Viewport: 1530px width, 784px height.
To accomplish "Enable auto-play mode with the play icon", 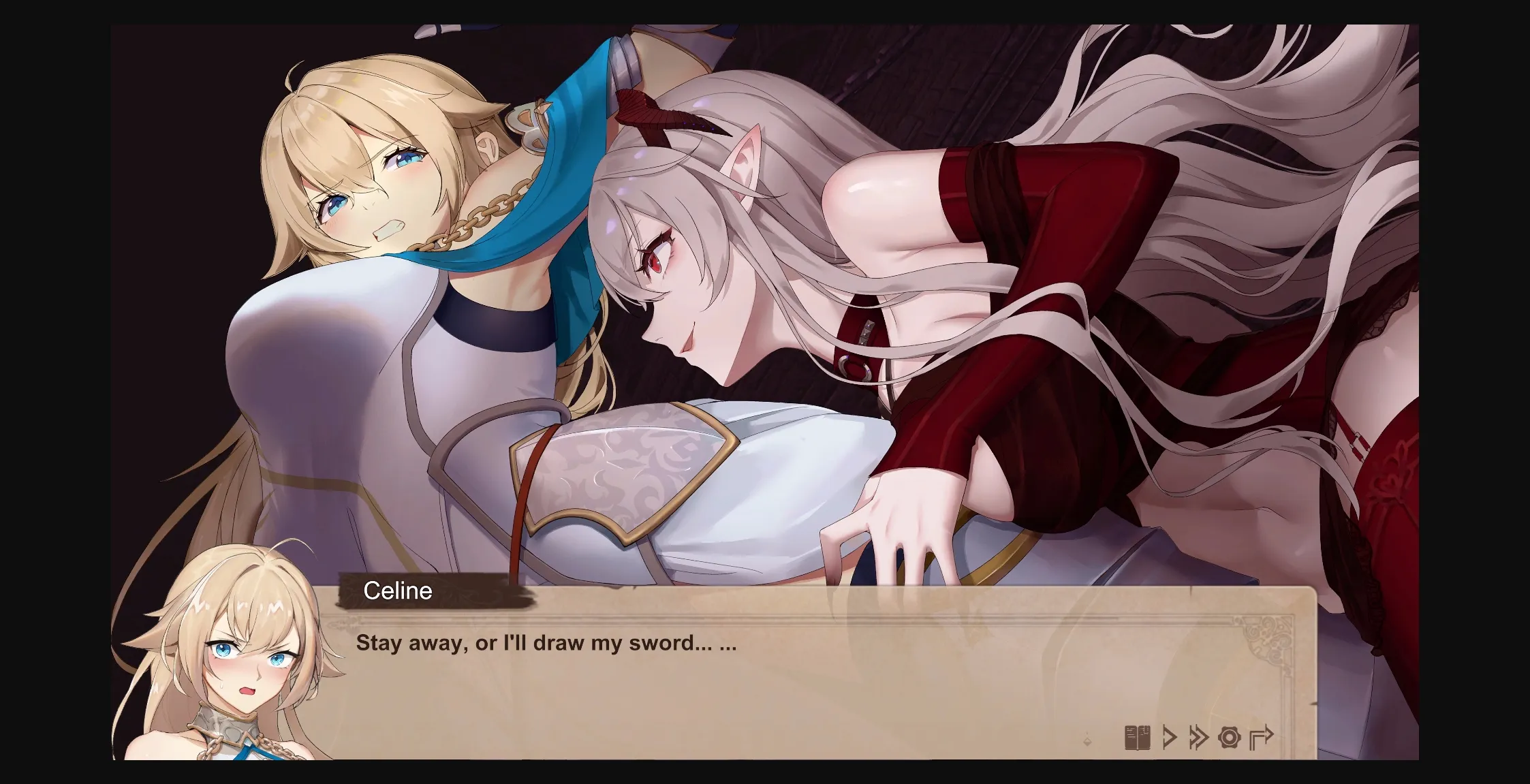I will tap(1170, 738).
